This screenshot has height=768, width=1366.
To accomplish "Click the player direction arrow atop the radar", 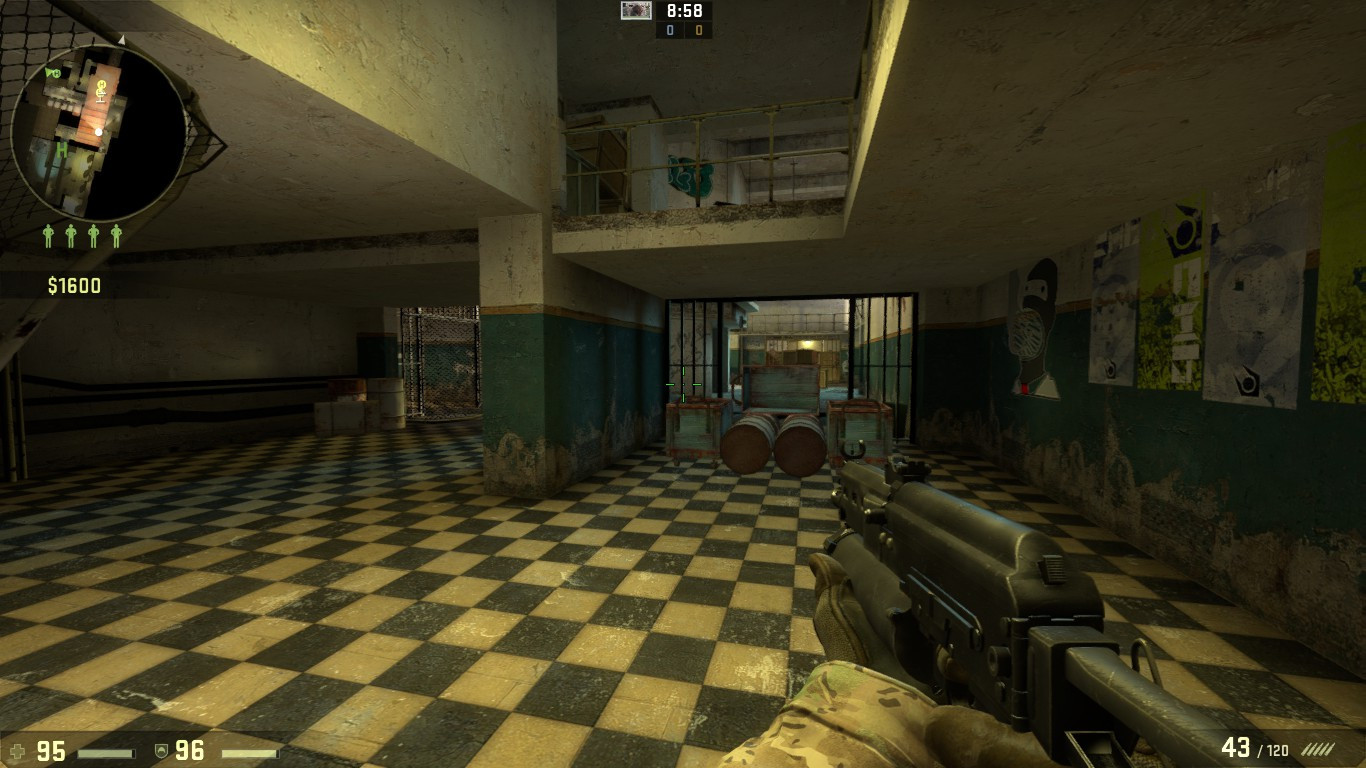I will [121, 40].
